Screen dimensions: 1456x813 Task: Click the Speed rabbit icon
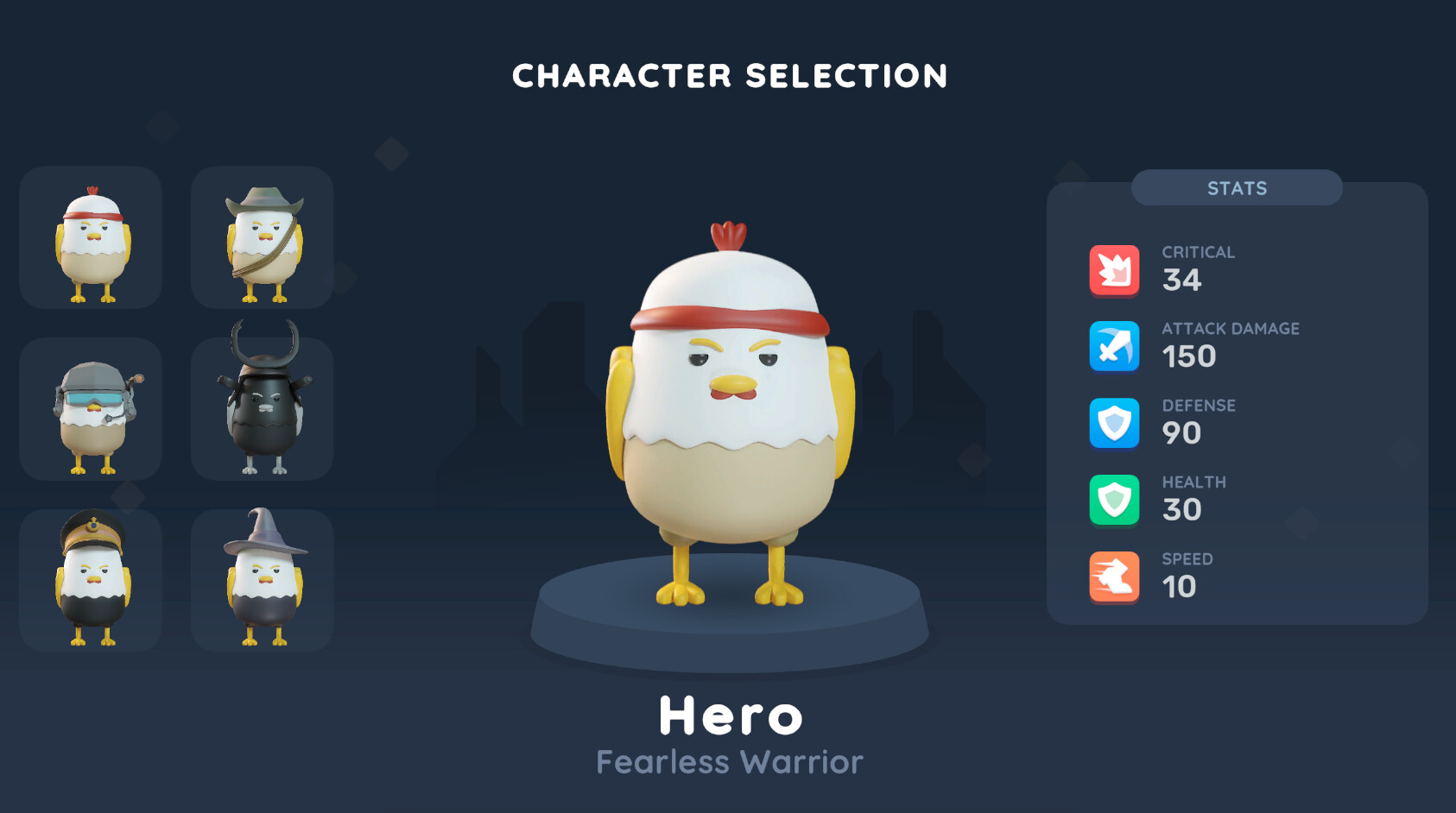(1114, 577)
